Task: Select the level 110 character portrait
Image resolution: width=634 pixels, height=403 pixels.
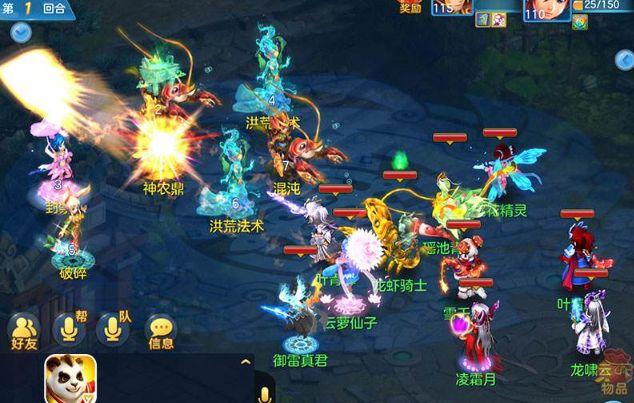Action: coord(547,7)
